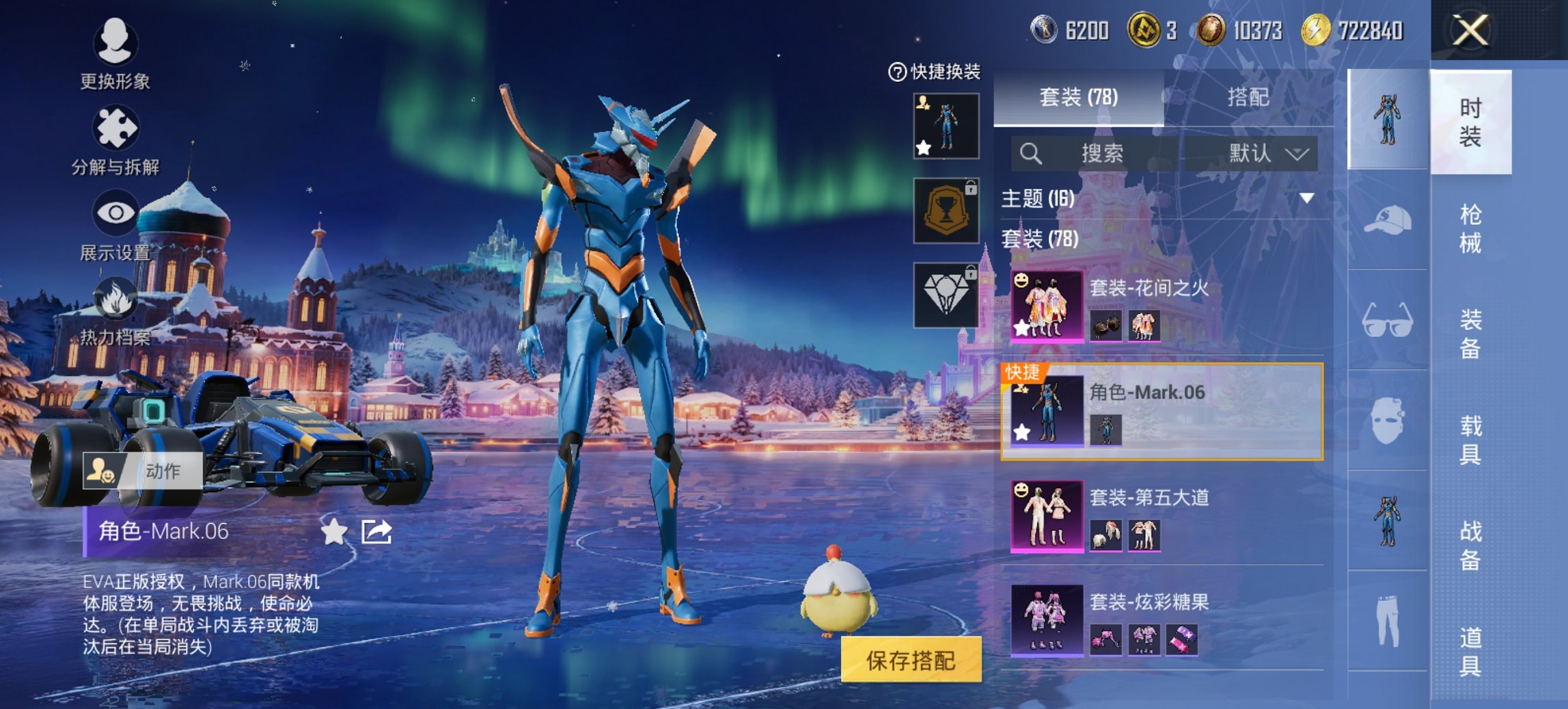Select the hat cap clothing category icon
This screenshot has height=709, width=1568.
pos(1388,220)
